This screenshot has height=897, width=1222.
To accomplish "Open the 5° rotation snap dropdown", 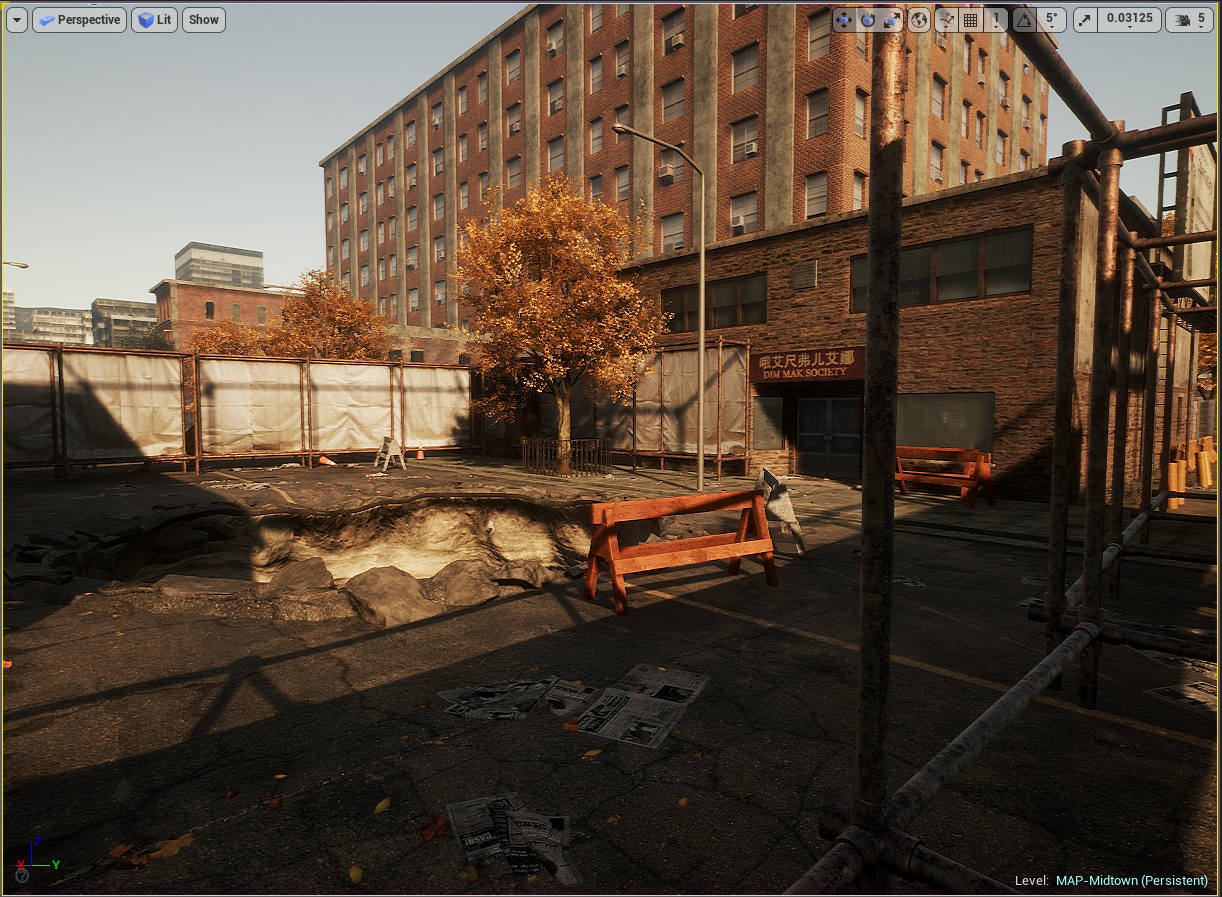I will pyautogui.click(x=1050, y=20).
